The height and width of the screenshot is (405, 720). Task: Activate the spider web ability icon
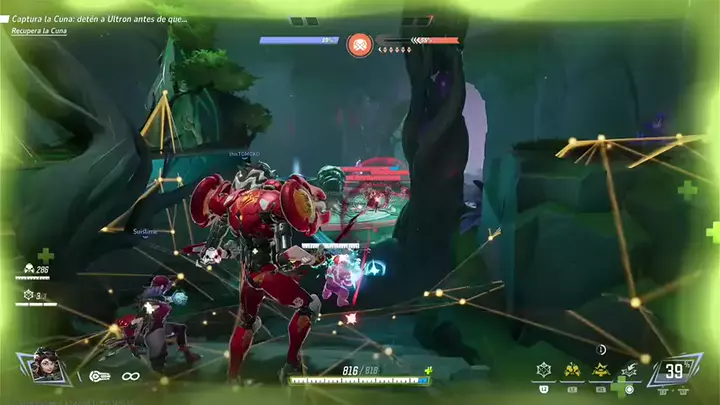(544, 370)
